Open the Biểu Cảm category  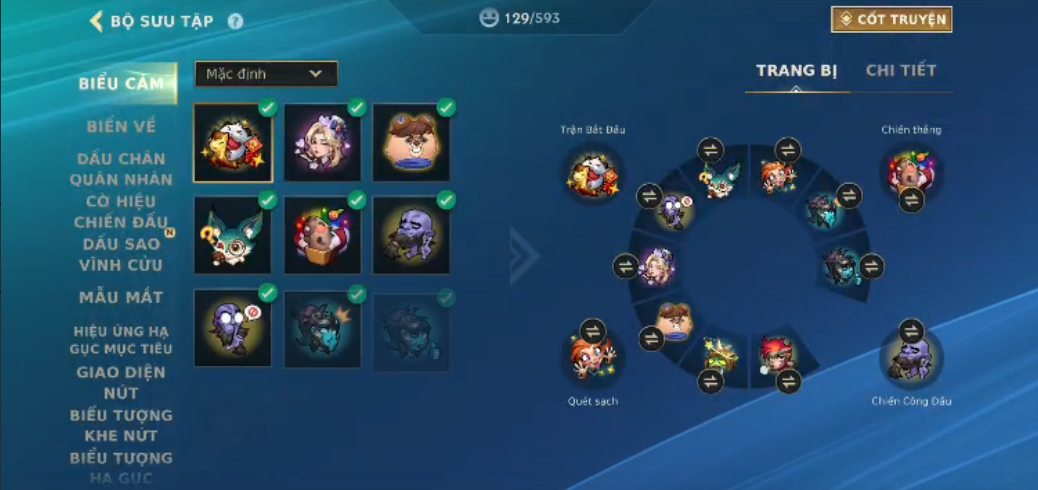[121, 84]
